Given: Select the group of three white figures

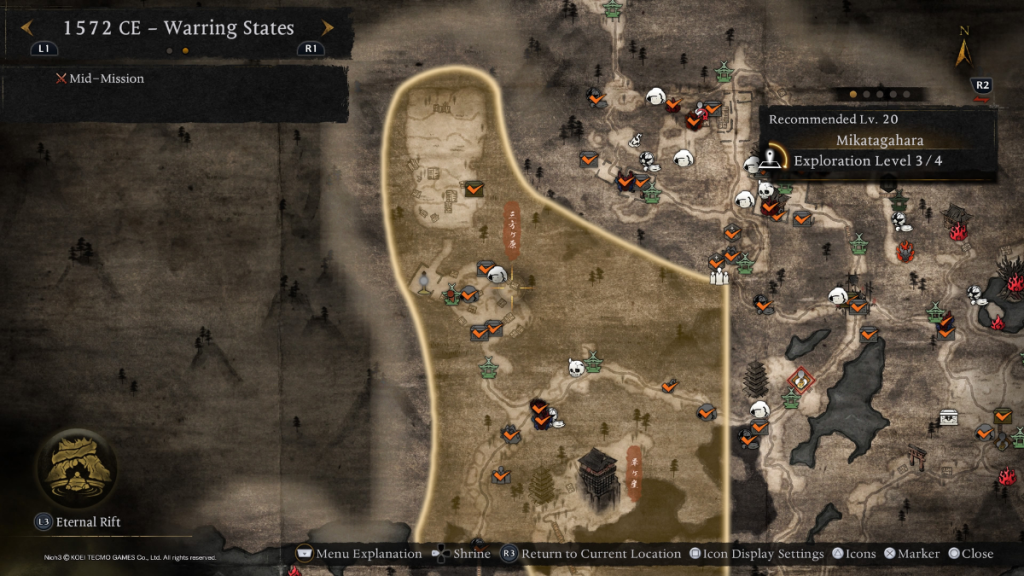Looking at the screenshot, I should (x=717, y=272).
